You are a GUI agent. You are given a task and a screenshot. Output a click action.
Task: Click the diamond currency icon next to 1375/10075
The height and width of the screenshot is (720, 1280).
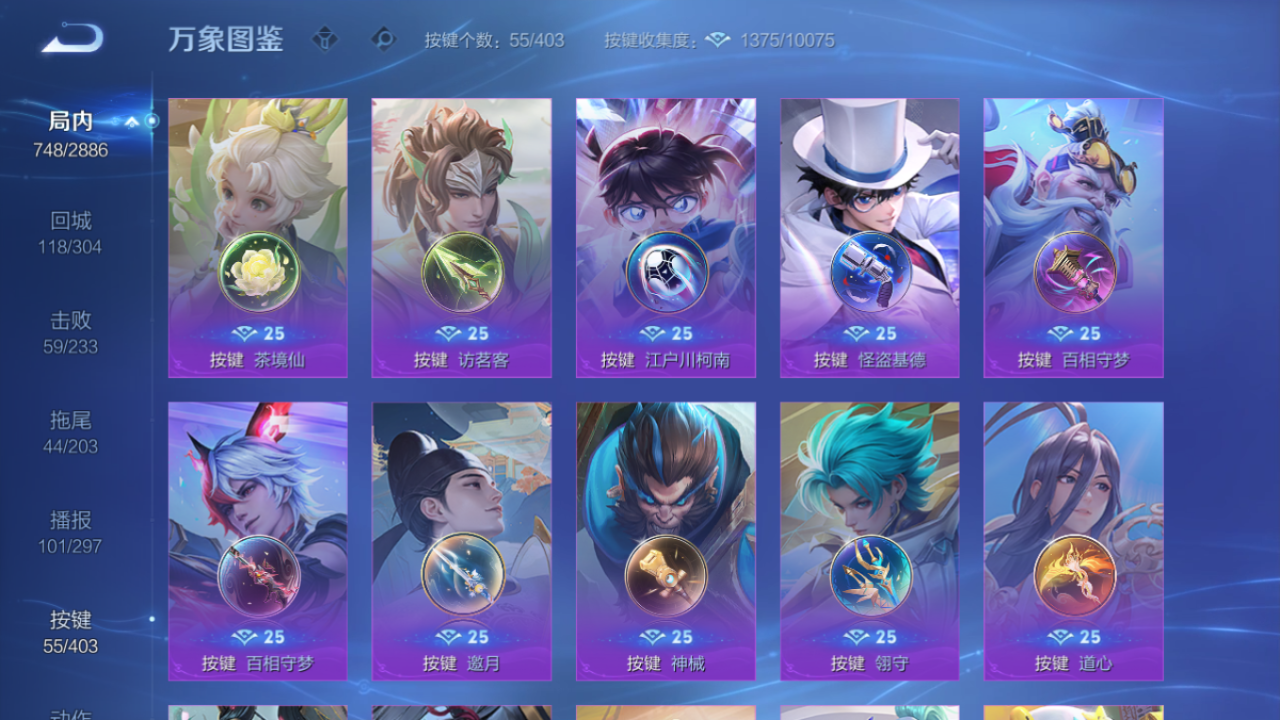(714, 40)
